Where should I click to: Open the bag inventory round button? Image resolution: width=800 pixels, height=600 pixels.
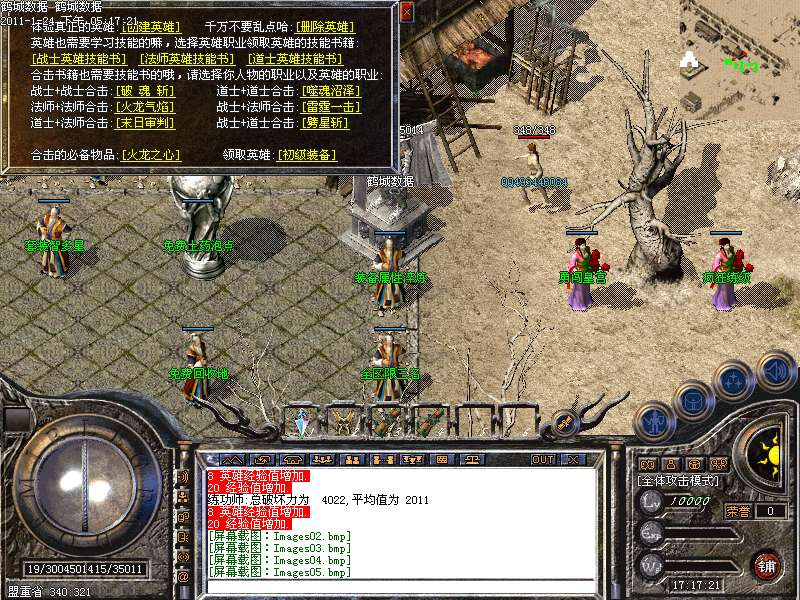tap(692, 400)
